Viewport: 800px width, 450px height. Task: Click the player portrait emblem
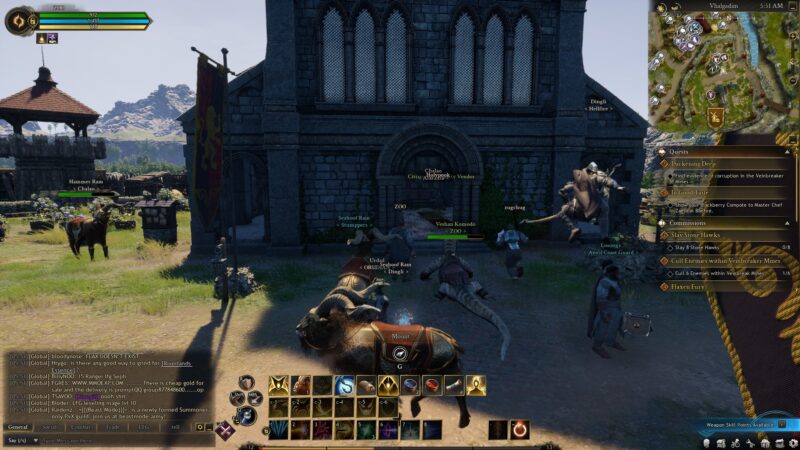point(18,21)
